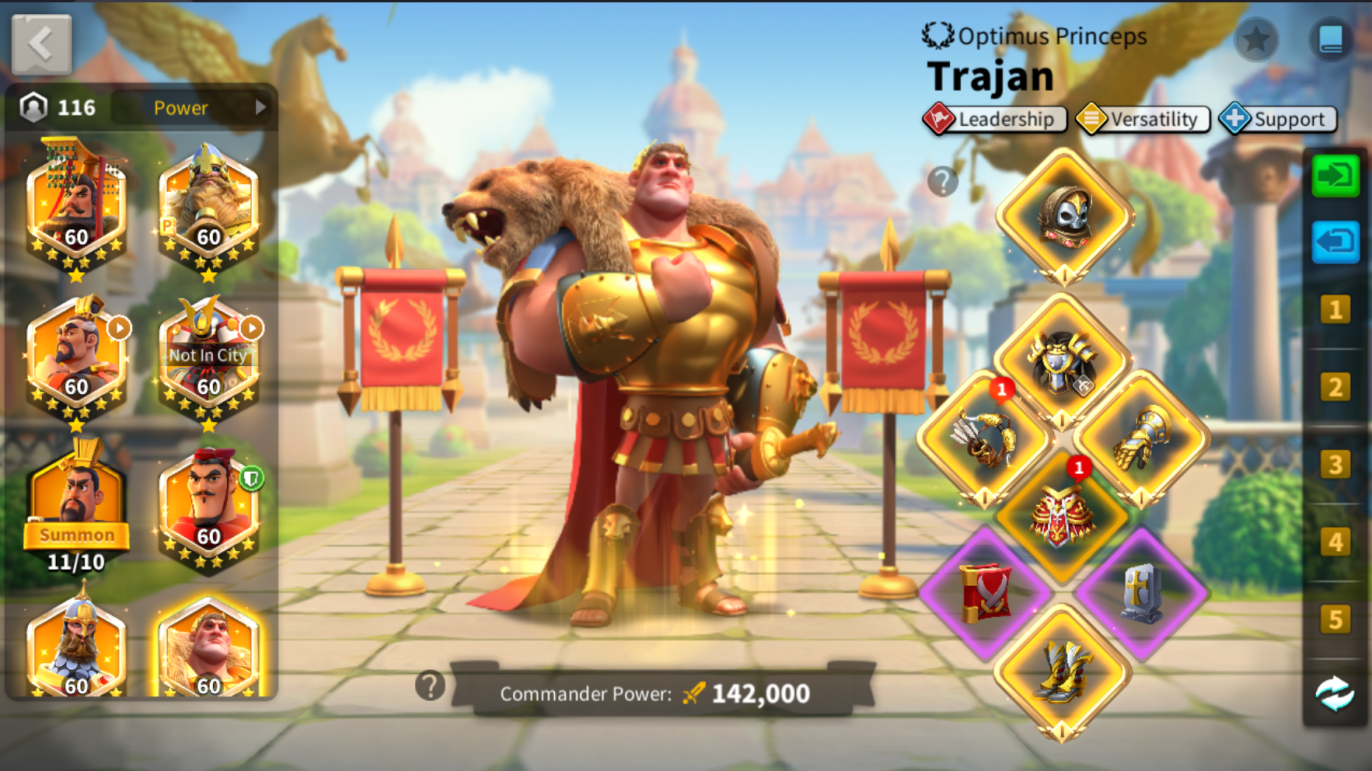Summon the commander with 11/10 sculptures
Viewport: 1372px width, 771px height.
(77, 535)
